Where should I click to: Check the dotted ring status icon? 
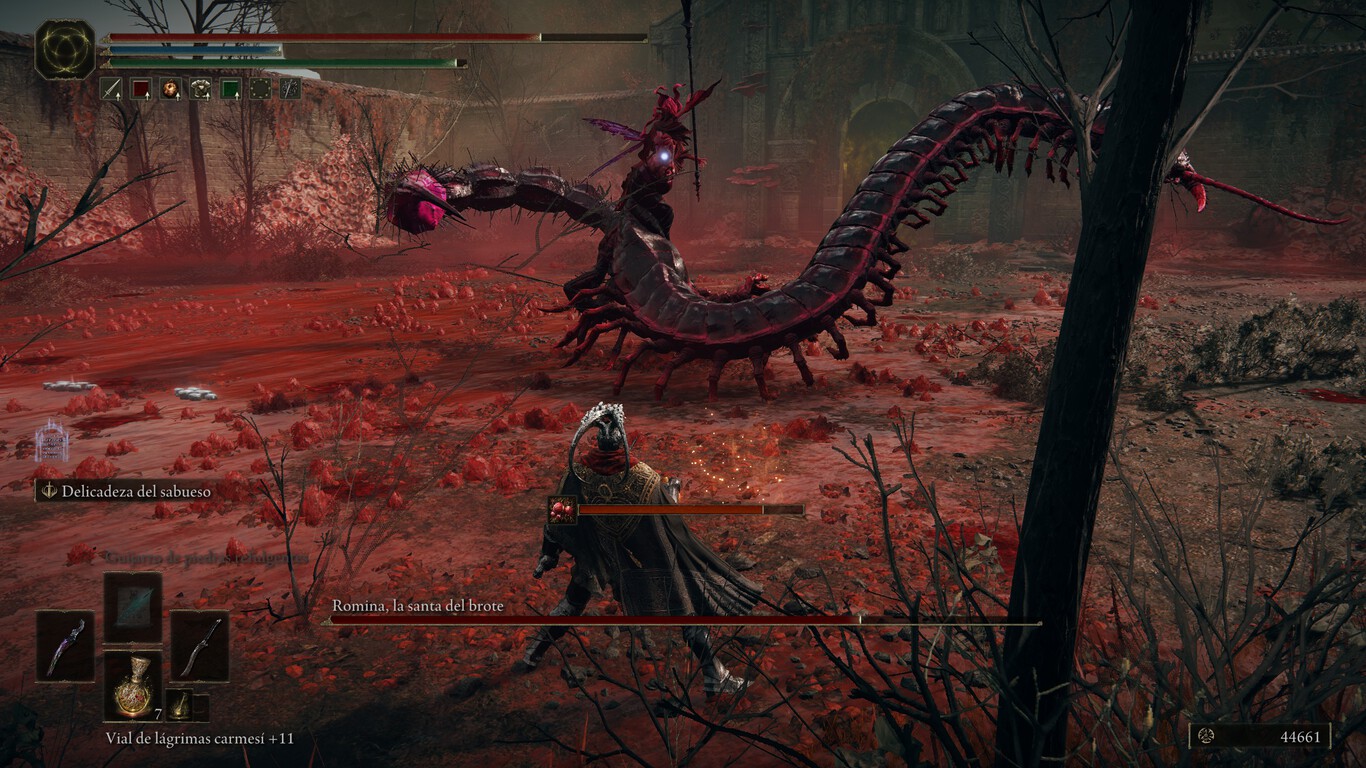(x=260, y=89)
